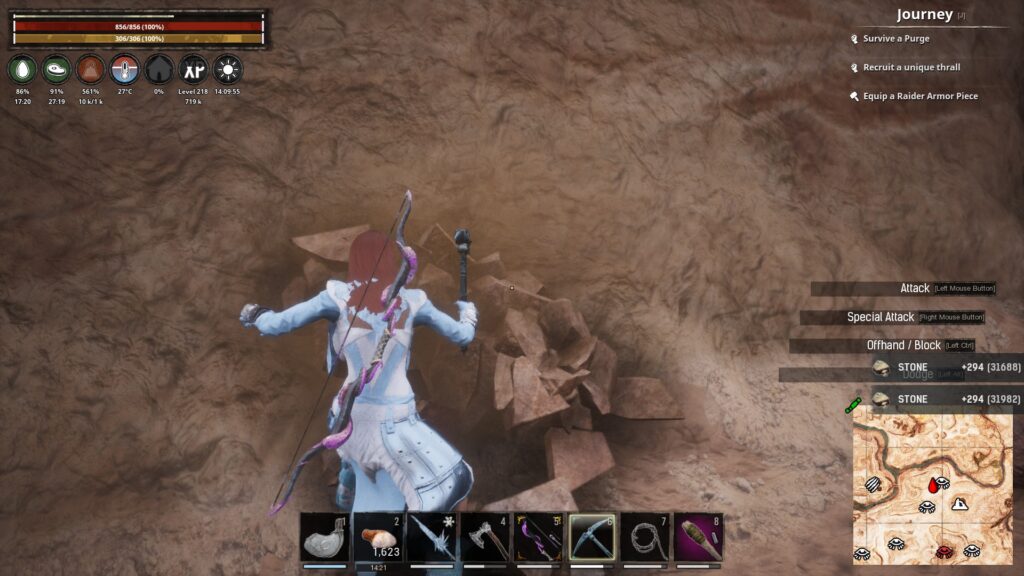Select the highlighted pickaxe slot
Image resolution: width=1024 pixels, height=576 pixels.
(x=593, y=538)
